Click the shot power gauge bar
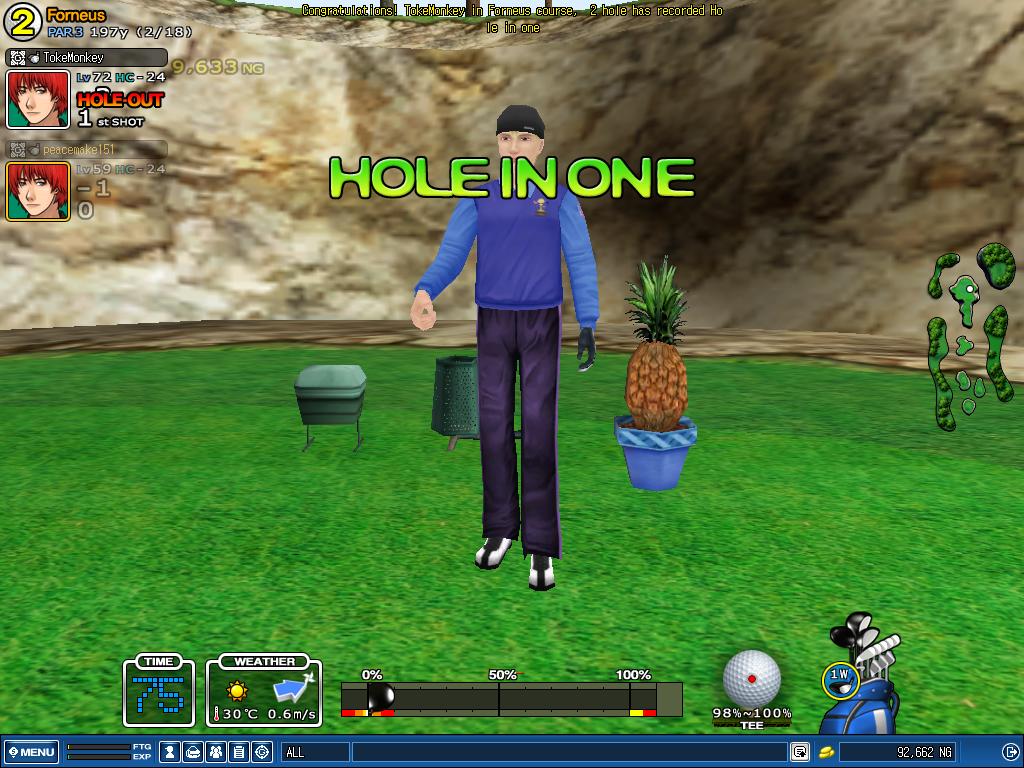This screenshot has height=768, width=1024. point(511,698)
